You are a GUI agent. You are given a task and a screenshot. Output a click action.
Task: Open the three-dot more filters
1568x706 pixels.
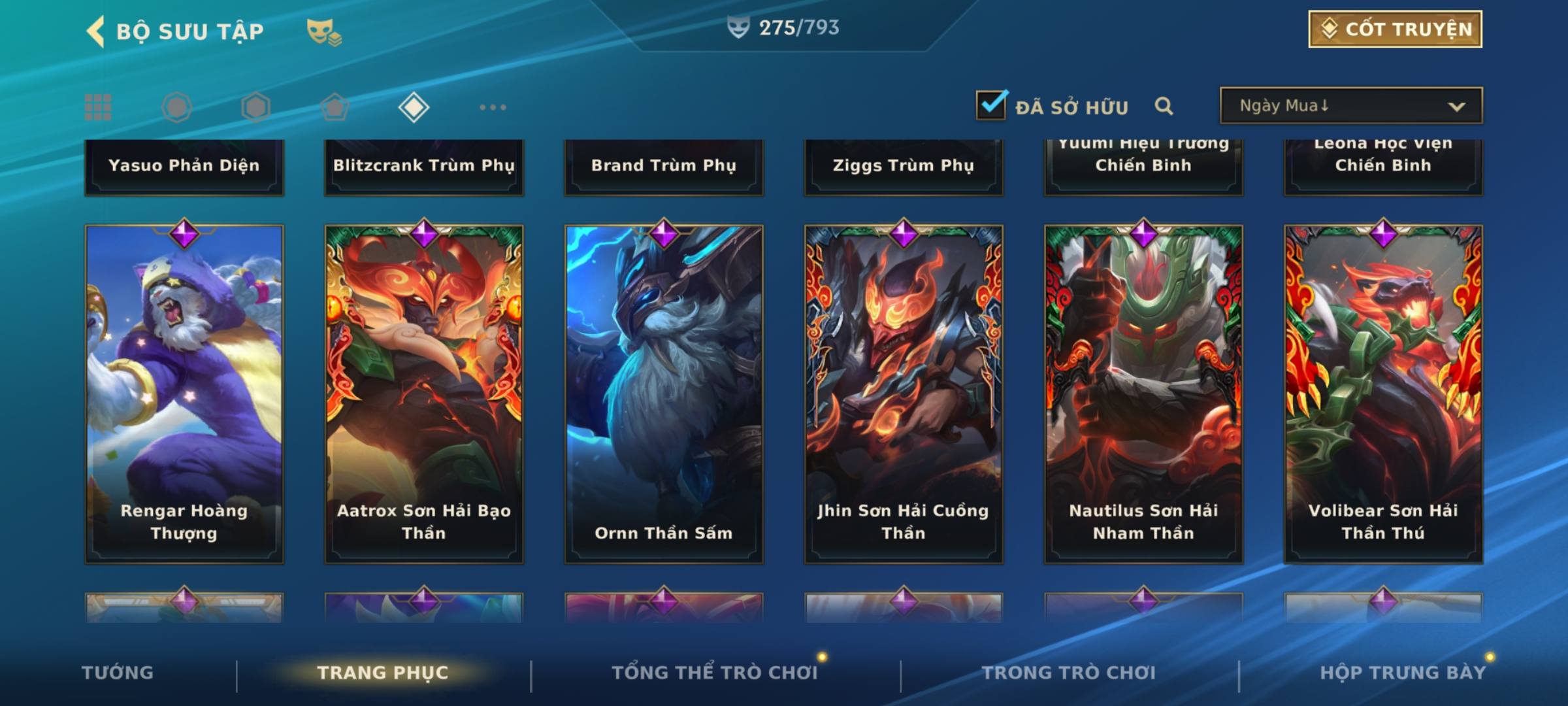(493, 107)
